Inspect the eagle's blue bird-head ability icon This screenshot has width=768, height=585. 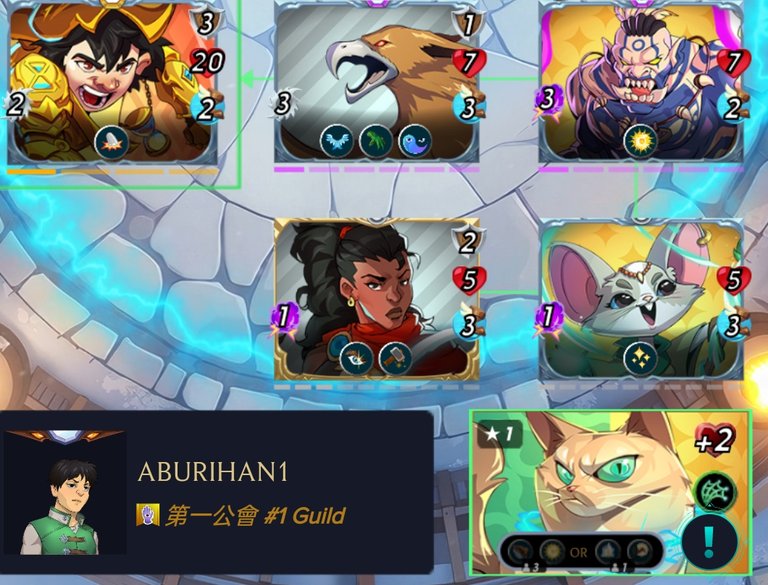tap(415, 140)
